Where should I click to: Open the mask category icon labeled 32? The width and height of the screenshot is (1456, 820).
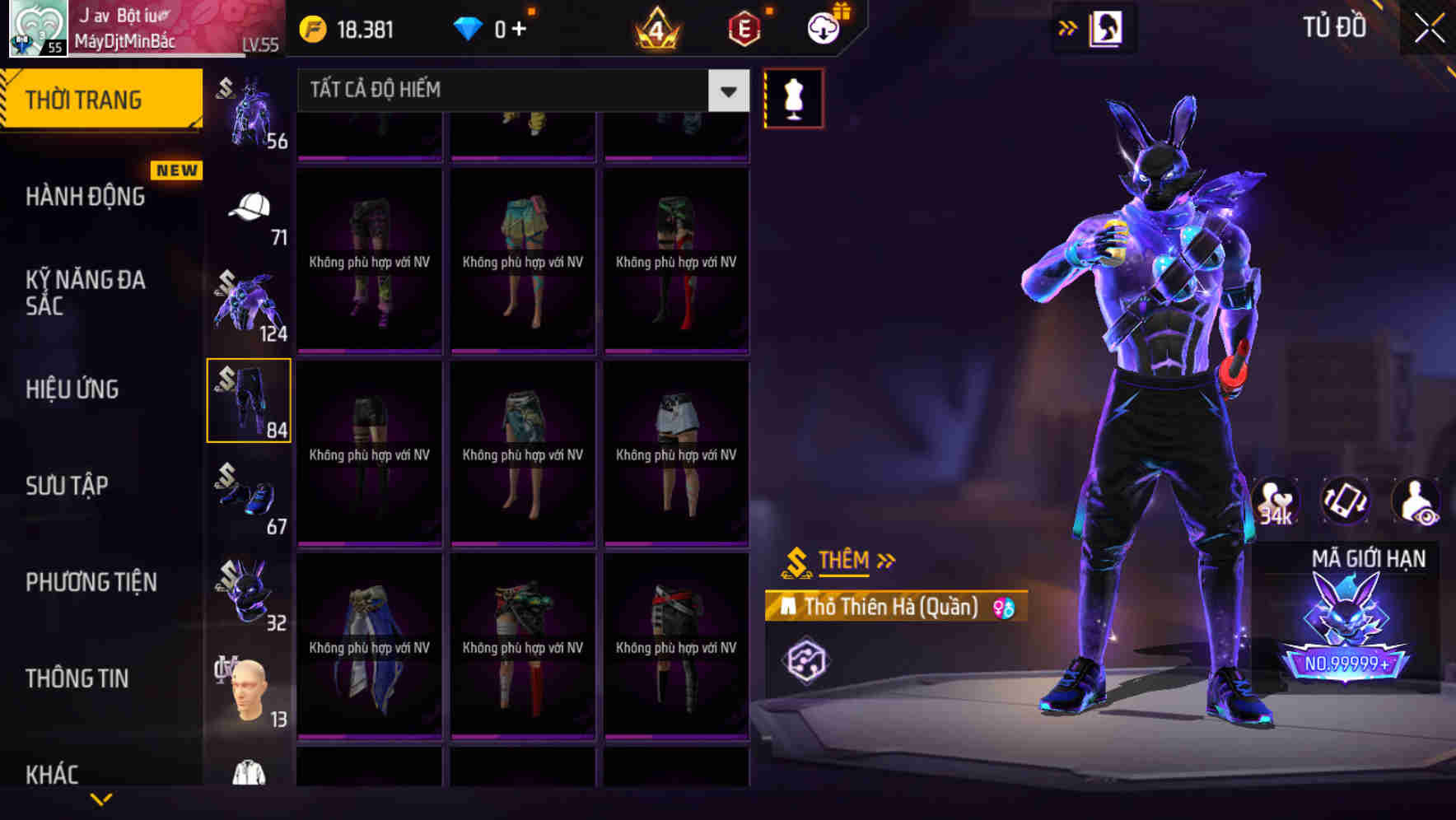(x=250, y=593)
